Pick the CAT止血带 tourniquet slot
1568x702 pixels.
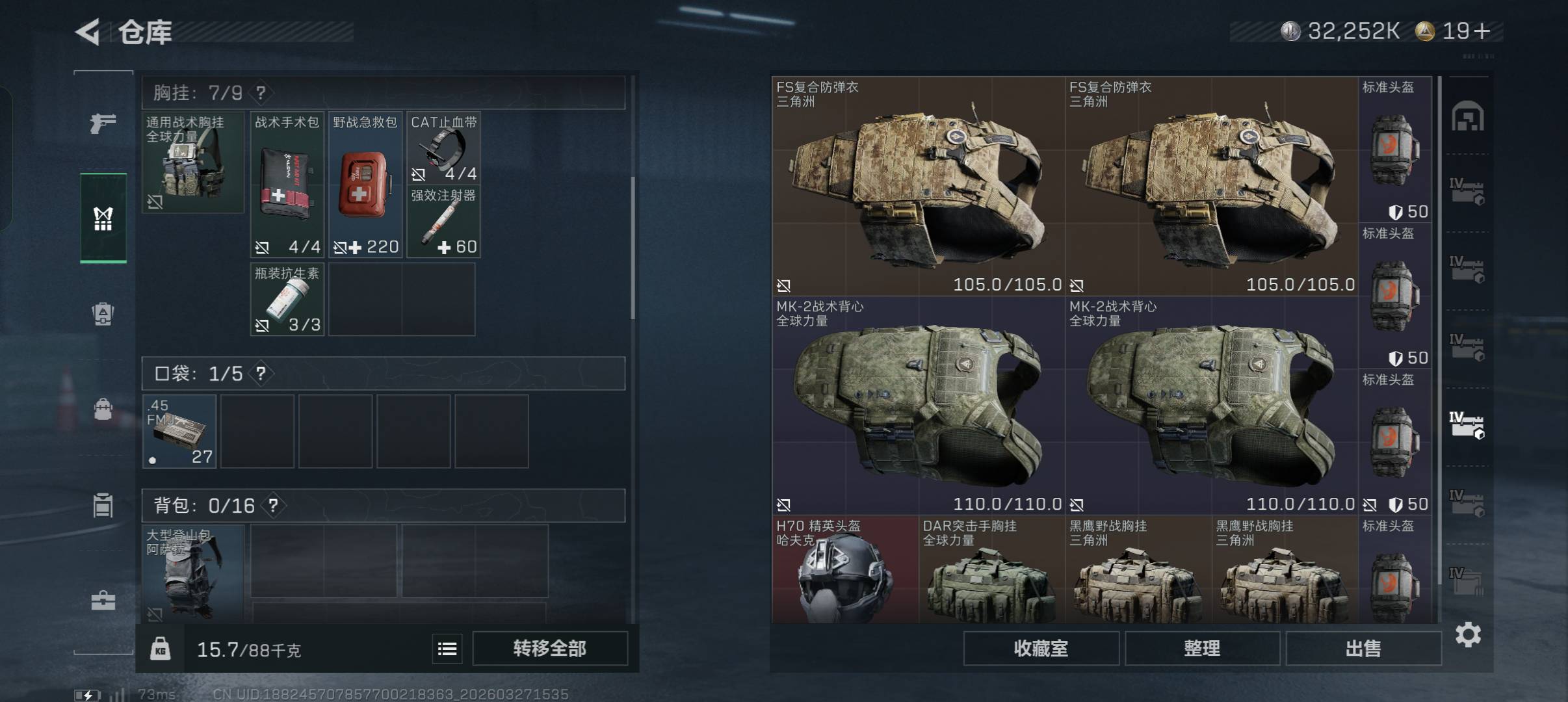[x=443, y=148]
